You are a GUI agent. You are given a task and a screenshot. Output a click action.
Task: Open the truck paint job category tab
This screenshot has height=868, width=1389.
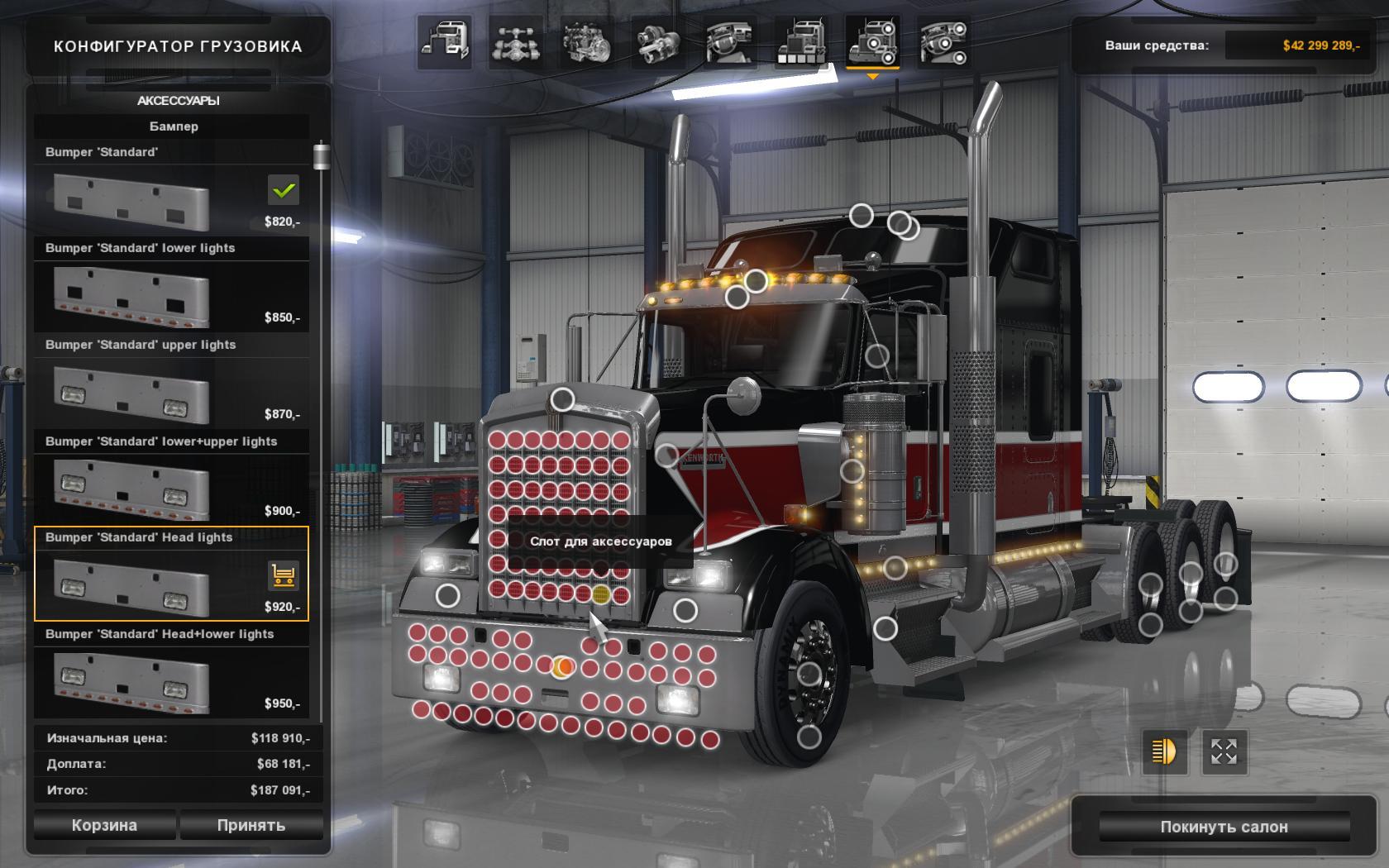(800, 41)
